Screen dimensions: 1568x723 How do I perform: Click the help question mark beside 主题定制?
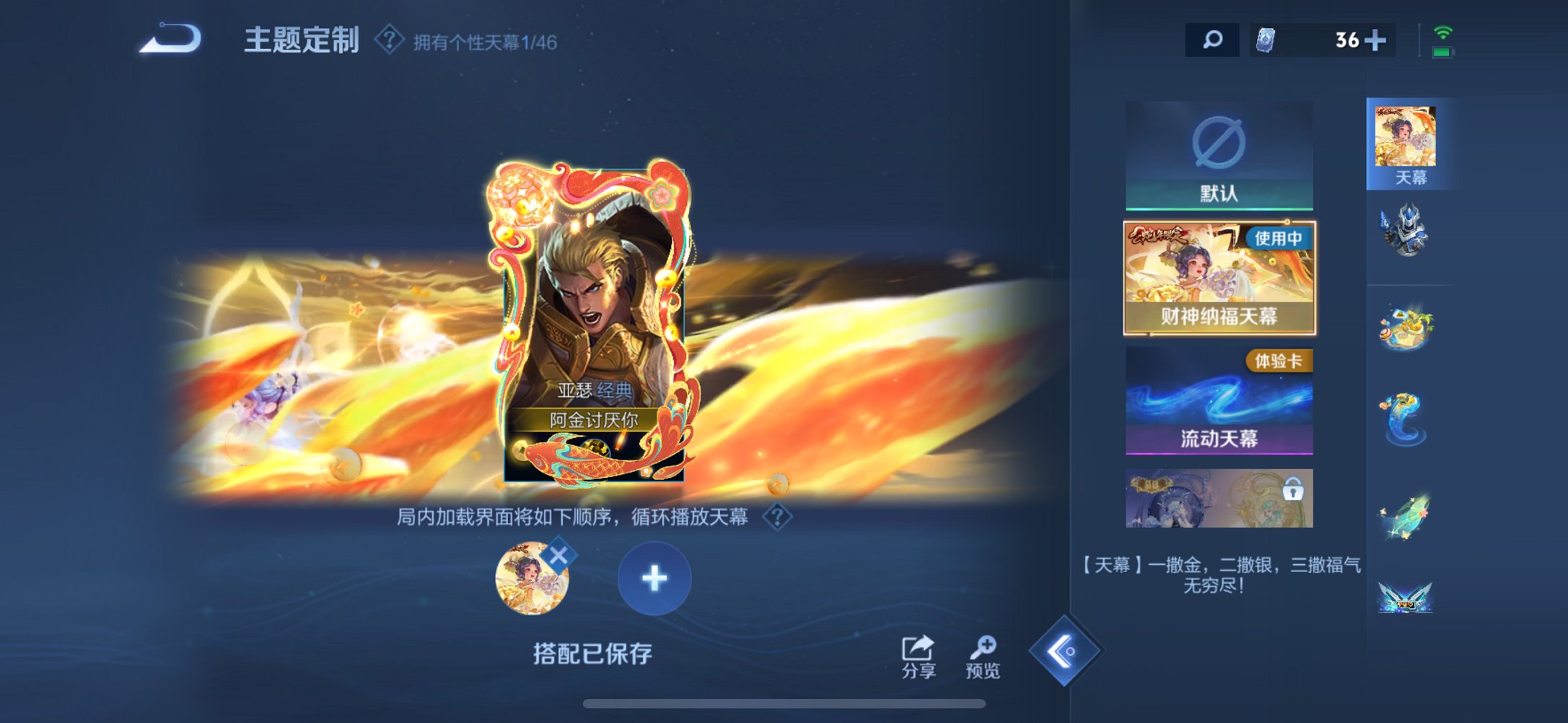click(x=389, y=42)
